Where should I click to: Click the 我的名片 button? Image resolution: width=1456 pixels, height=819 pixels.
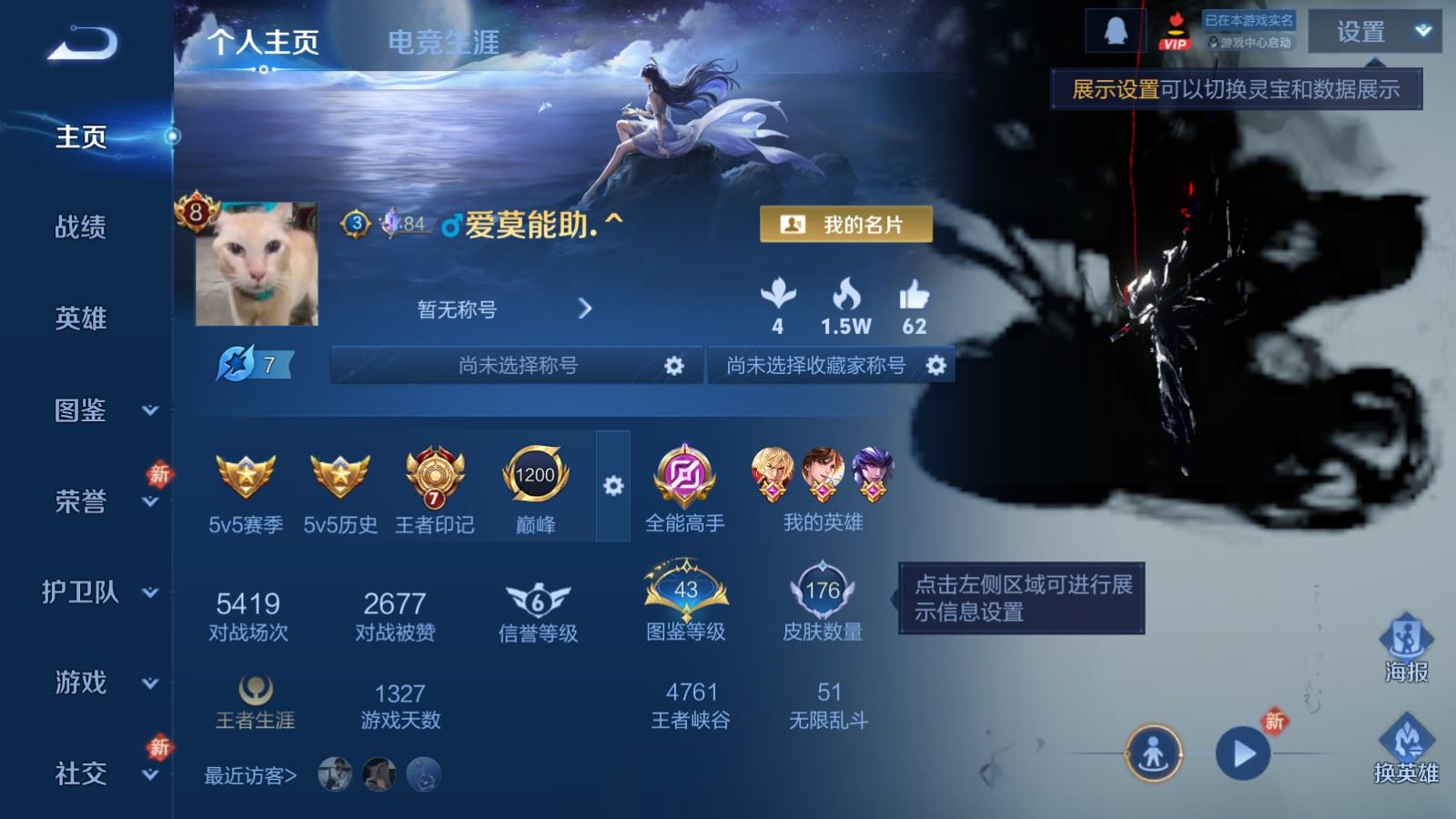coord(845,223)
